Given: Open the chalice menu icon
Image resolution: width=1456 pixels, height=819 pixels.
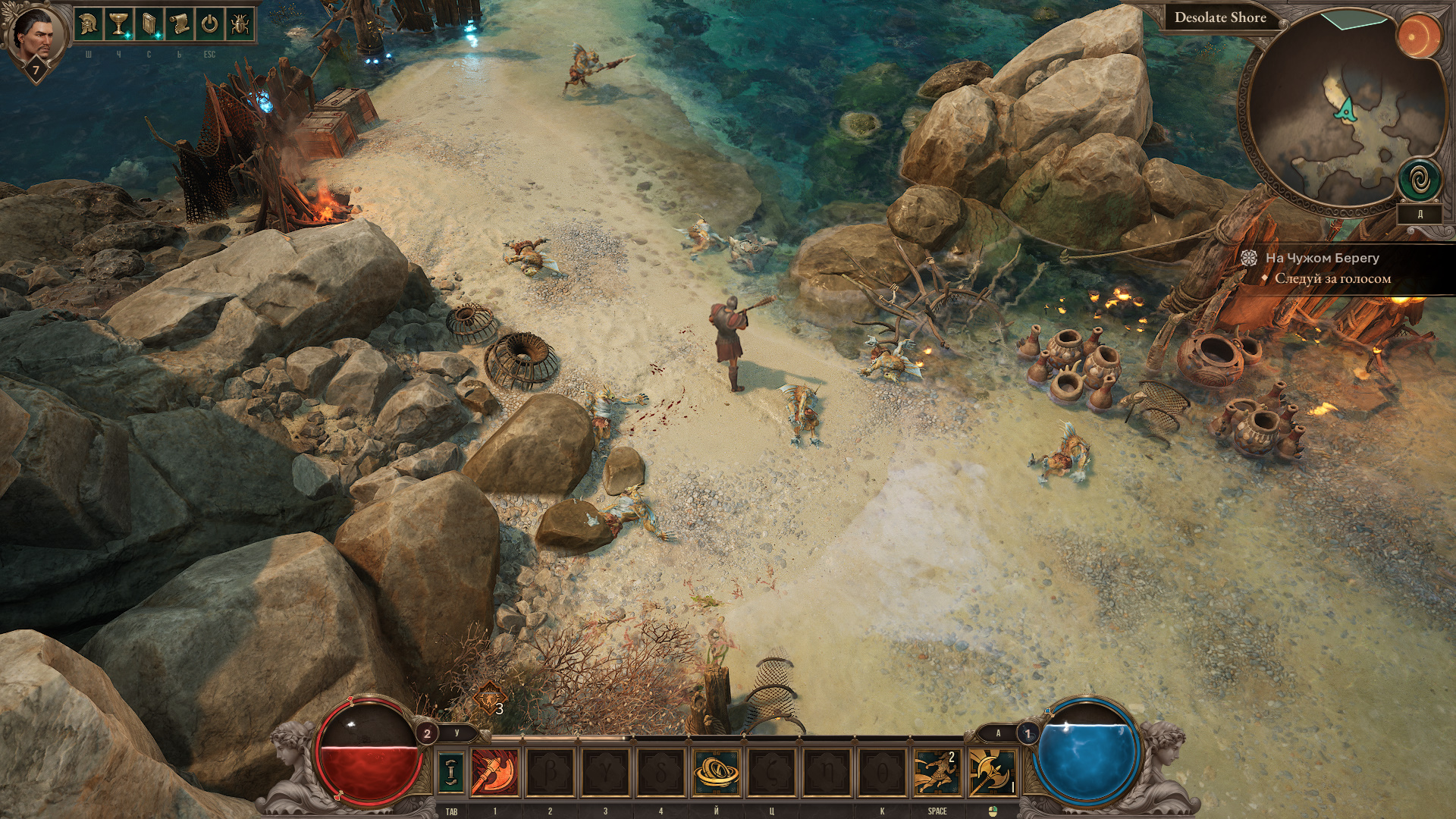Looking at the screenshot, I should pos(118,24).
